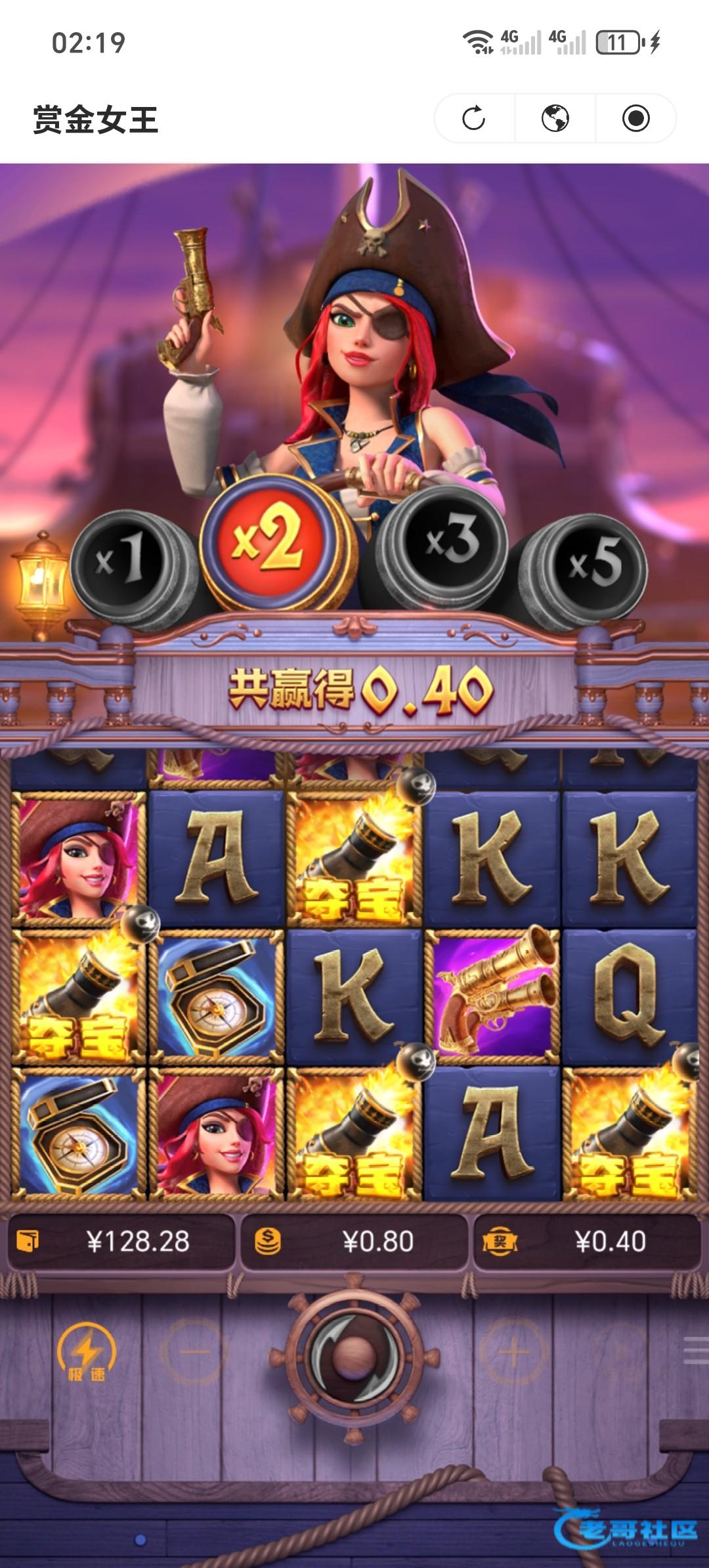The height and width of the screenshot is (1568, 709).
Task: Open the wallet balance panel
Action: [x=121, y=1242]
